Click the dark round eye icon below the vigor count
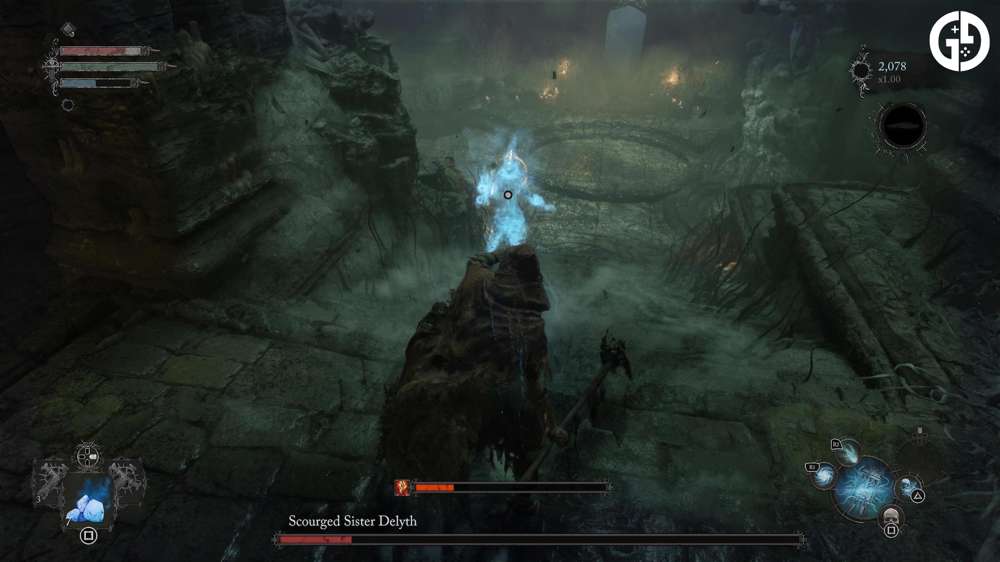Screen dimensions: 1000x562 (901, 127)
